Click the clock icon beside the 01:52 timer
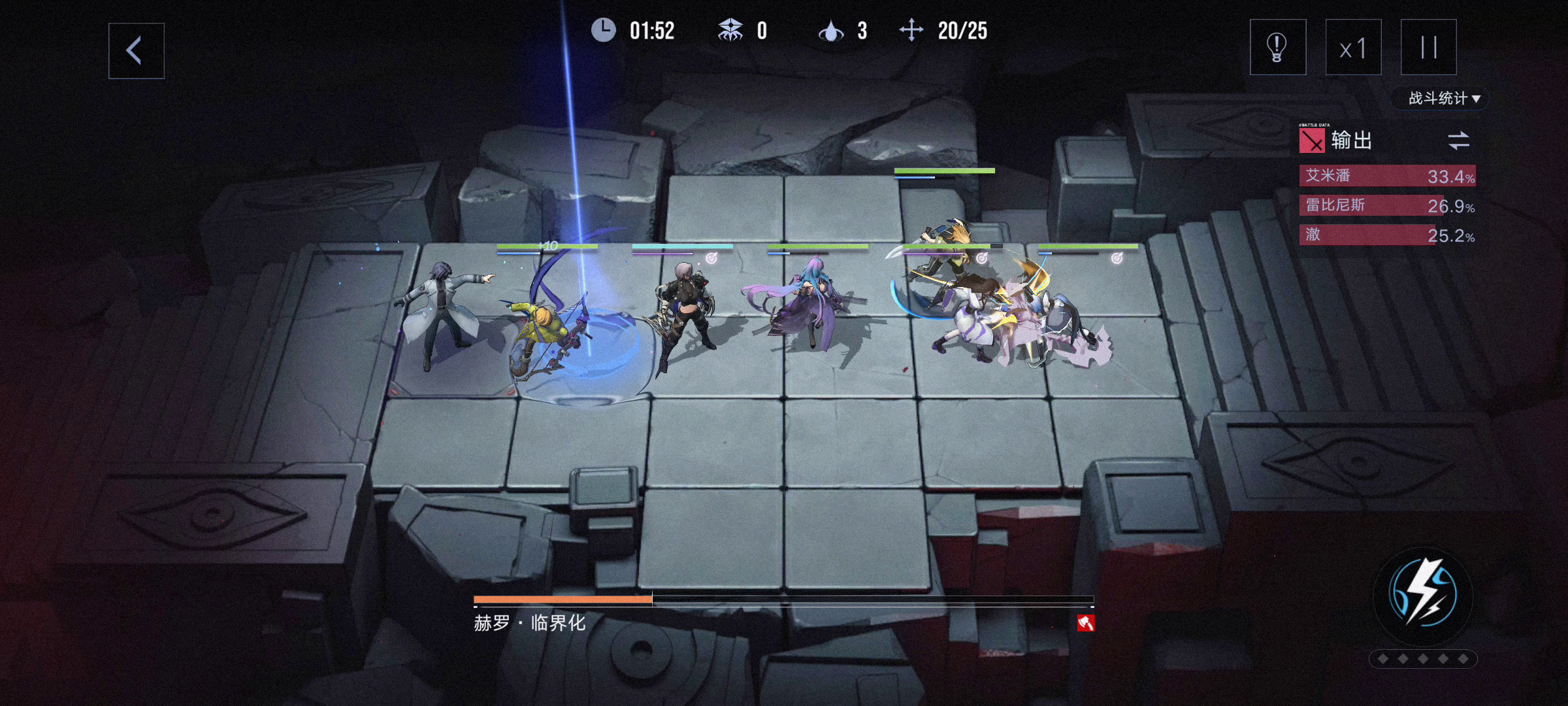 coord(603,30)
